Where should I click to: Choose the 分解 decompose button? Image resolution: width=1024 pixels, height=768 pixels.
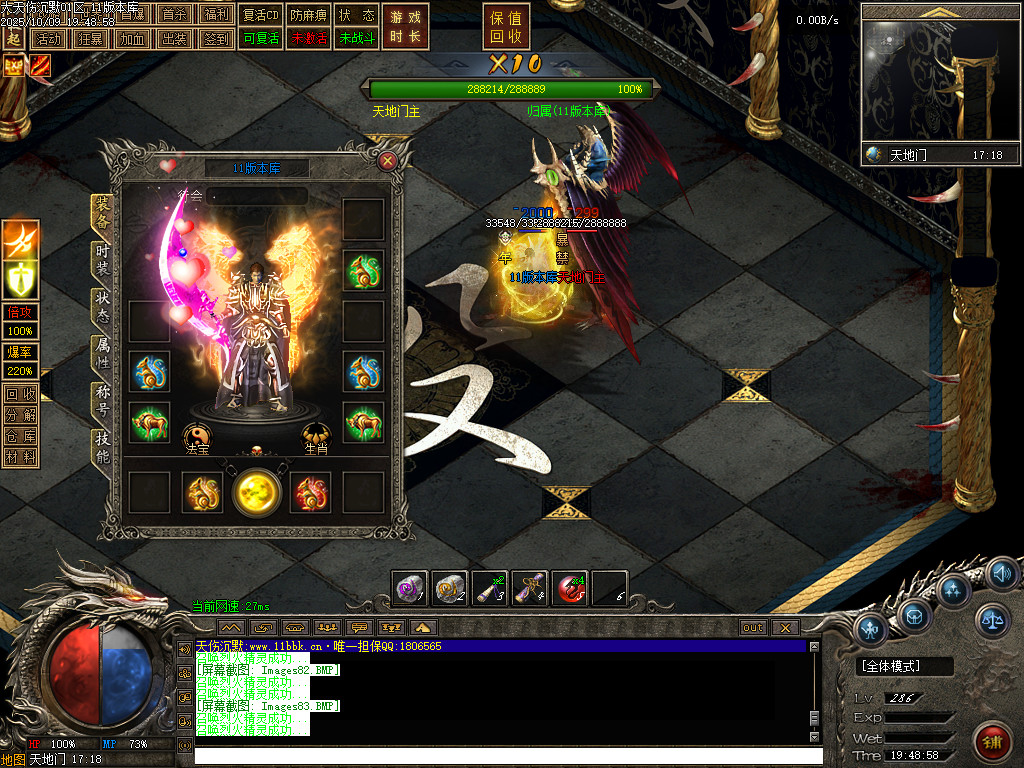20,415
